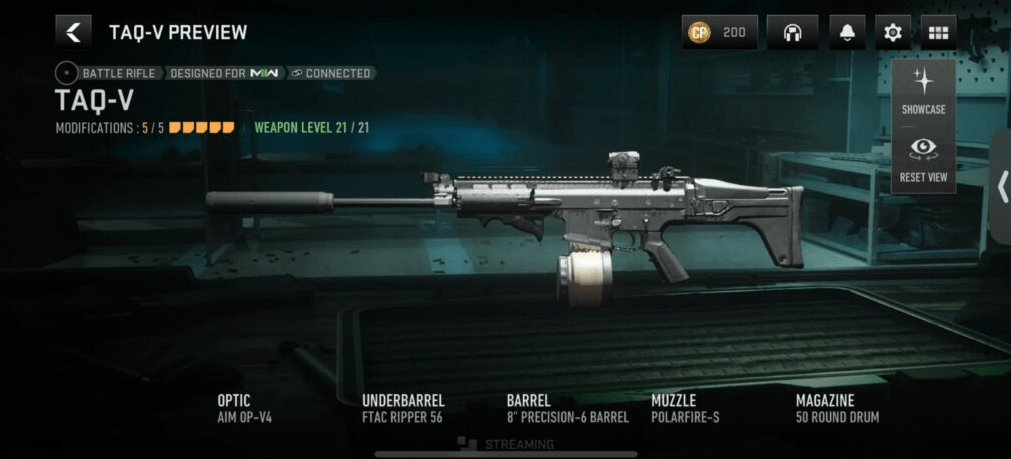Click Reset View
Image resolution: width=1011 pixels, height=459 pixels.
[923, 160]
